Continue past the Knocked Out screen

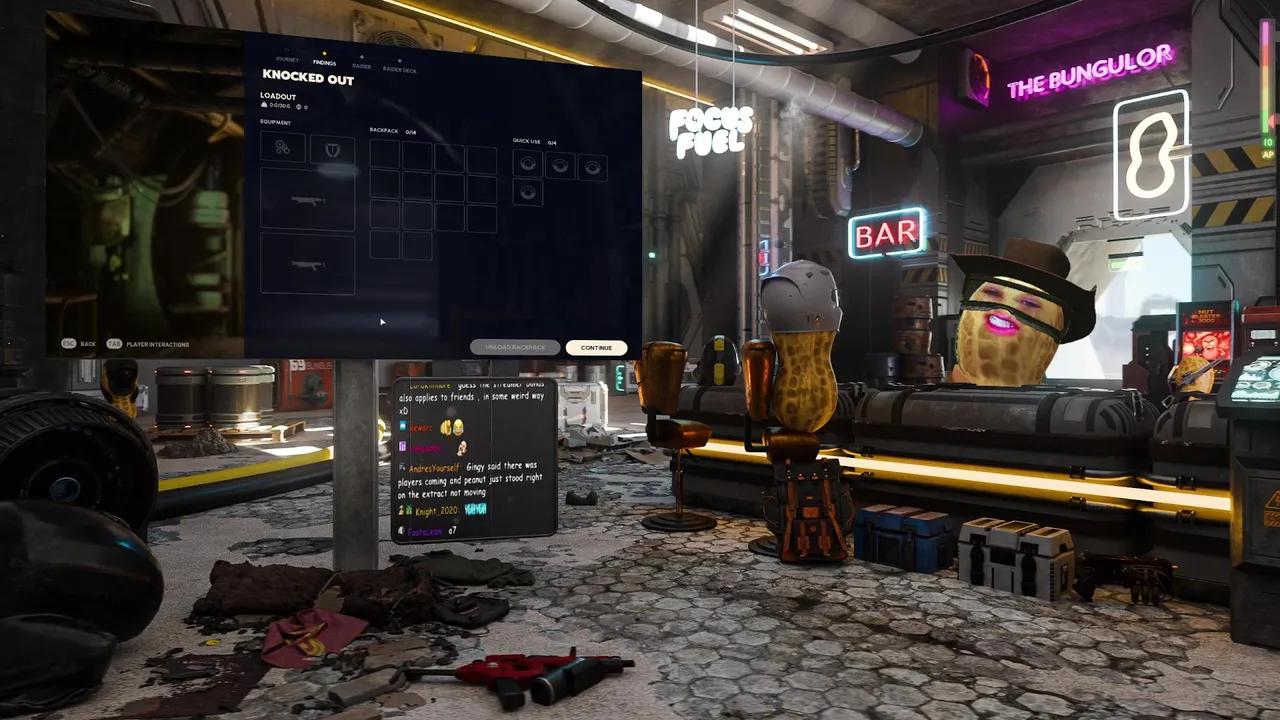click(x=596, y=348)
